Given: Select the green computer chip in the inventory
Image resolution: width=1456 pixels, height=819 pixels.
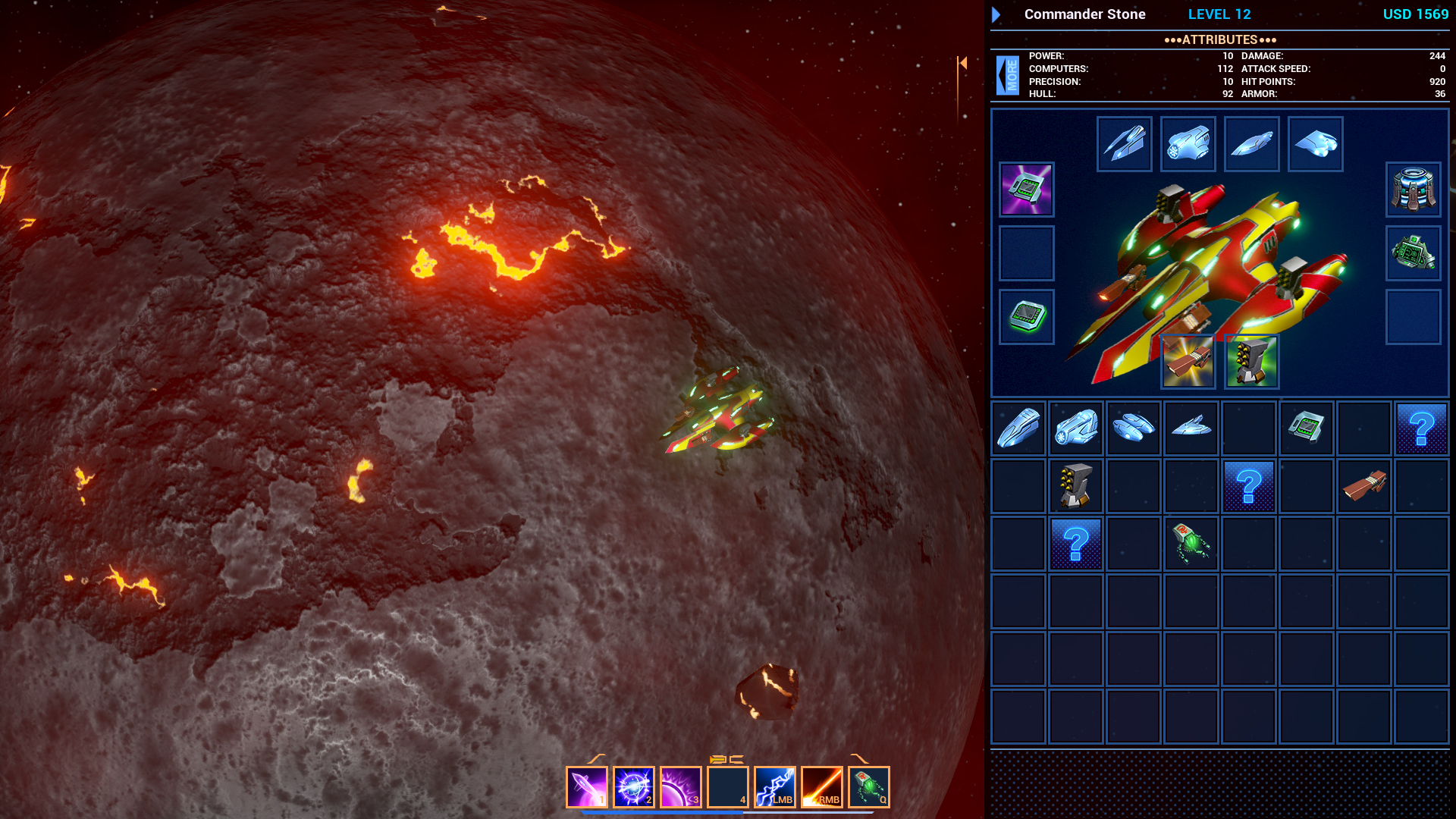Looking at the screenshot, I should pyautogui.click(x=1306, y=428).
